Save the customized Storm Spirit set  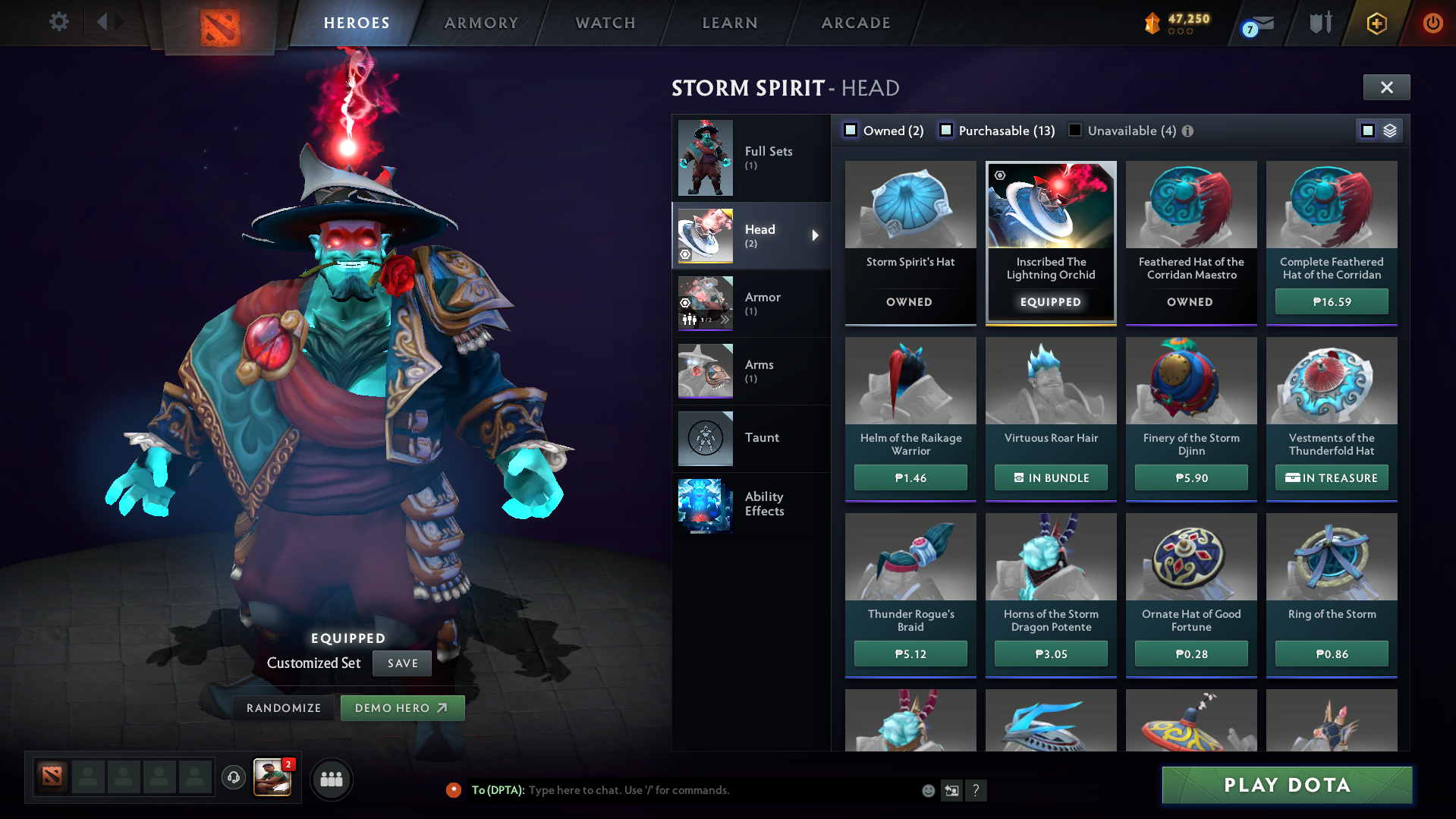[401, 663]
